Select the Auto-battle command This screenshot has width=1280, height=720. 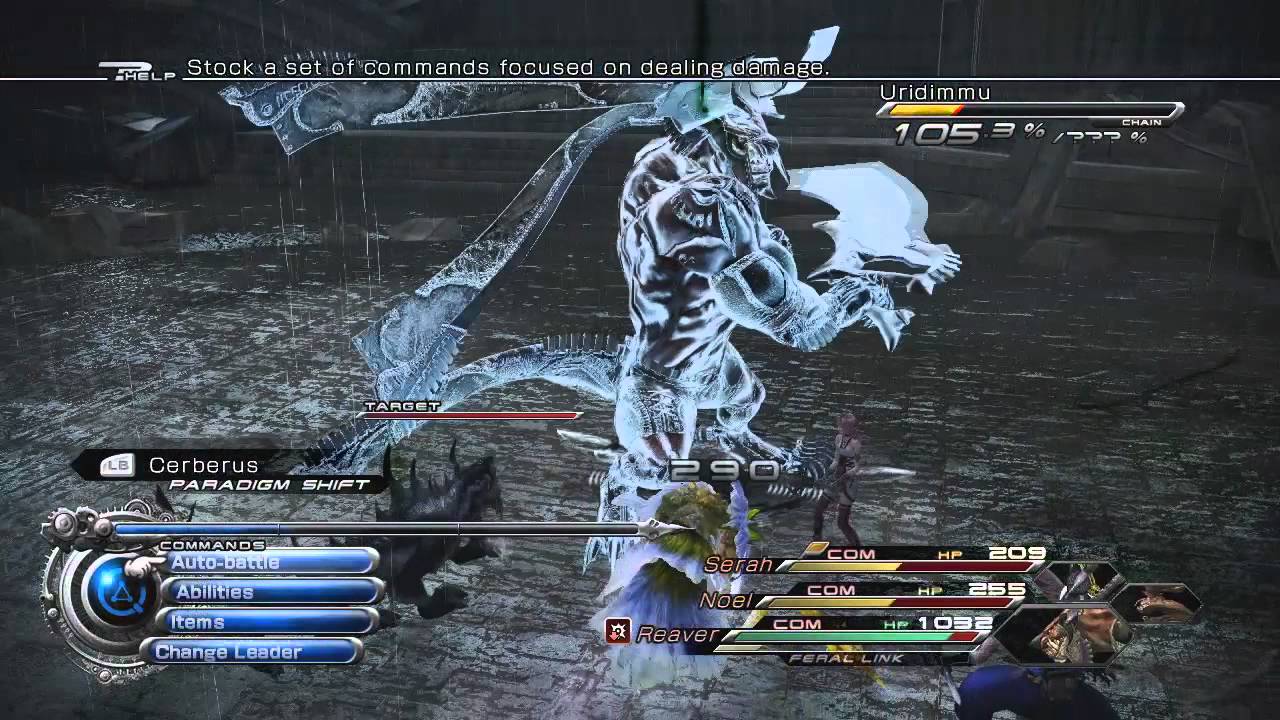(268, 563)
